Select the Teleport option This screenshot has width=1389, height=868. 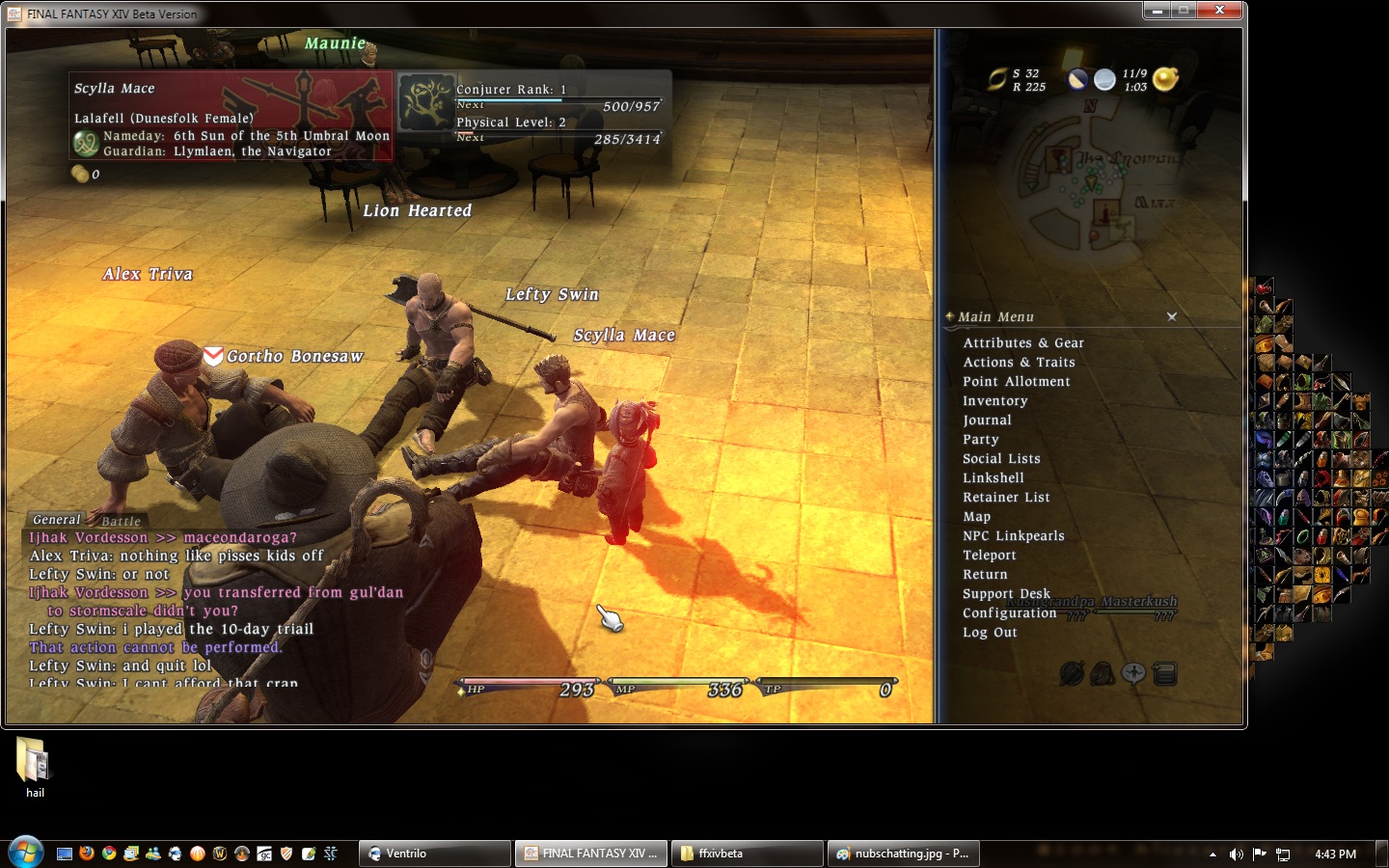point(989,556)
